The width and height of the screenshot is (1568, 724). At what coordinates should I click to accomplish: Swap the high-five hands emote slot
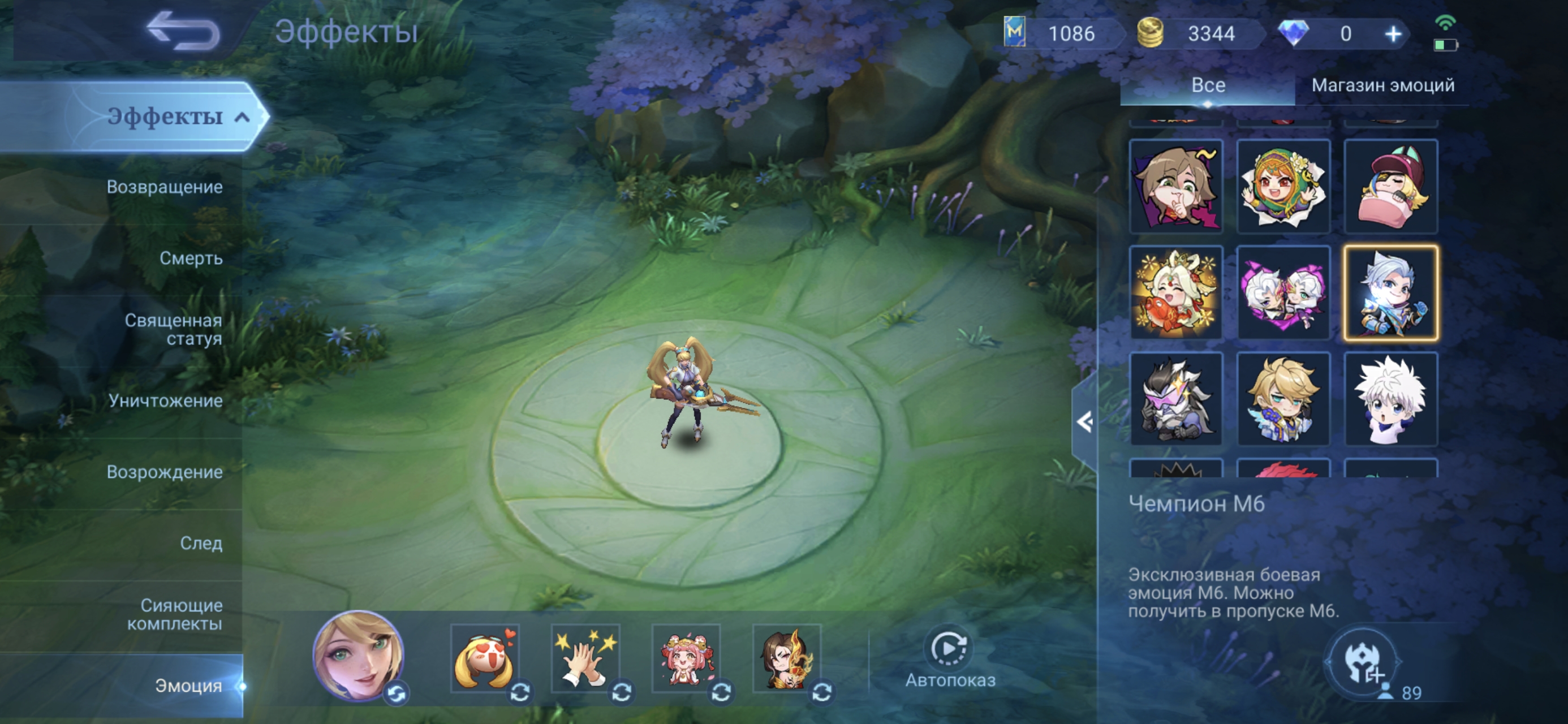tap(621, 692)
